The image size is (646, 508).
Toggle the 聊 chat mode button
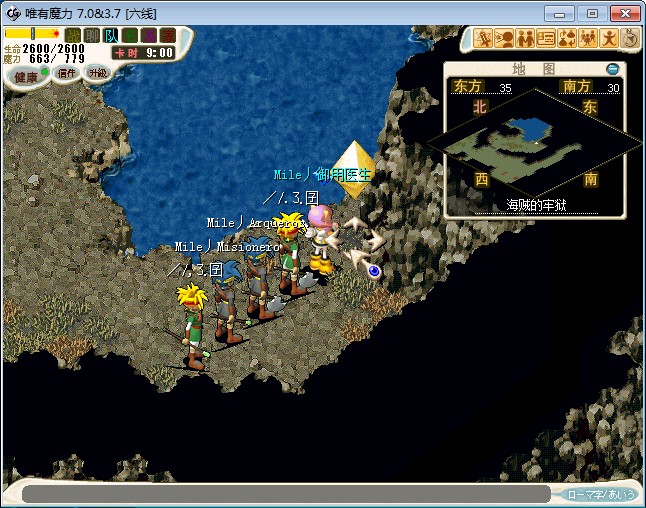pos(92,35)
